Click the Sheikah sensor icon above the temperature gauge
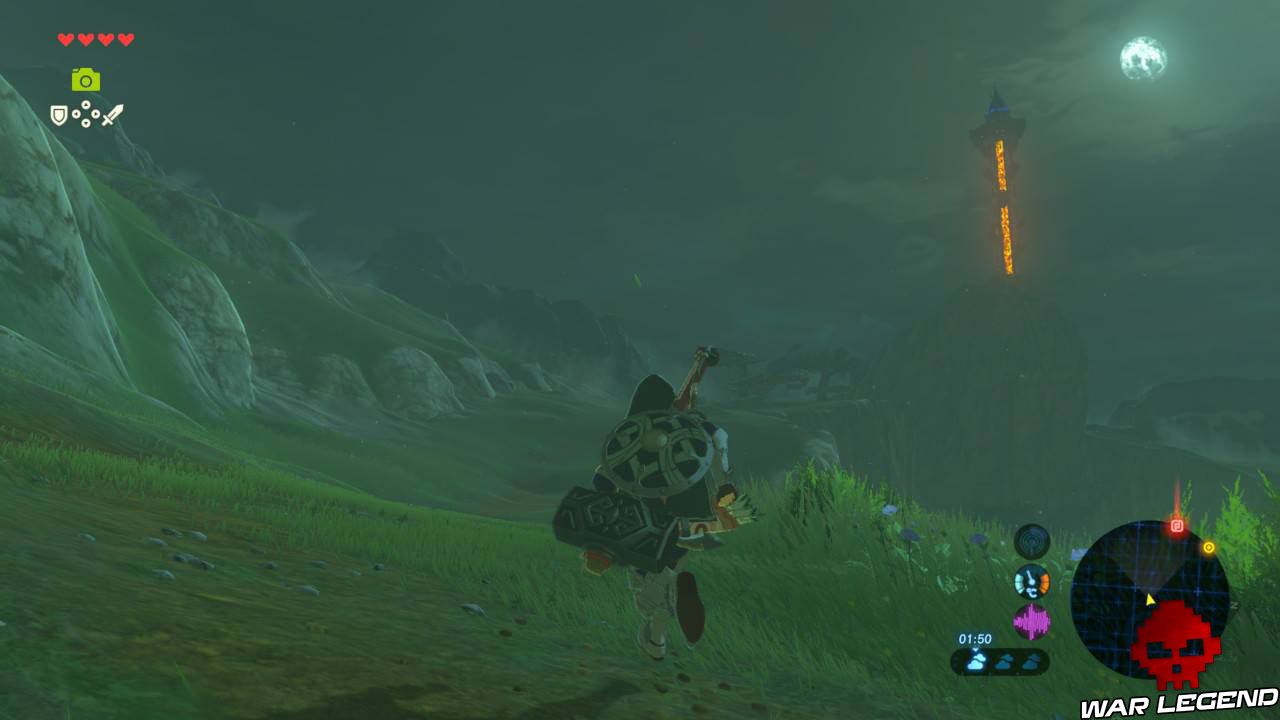Image resolution: width=1280 pixels, height=720 pixels. pos(1032,540)
